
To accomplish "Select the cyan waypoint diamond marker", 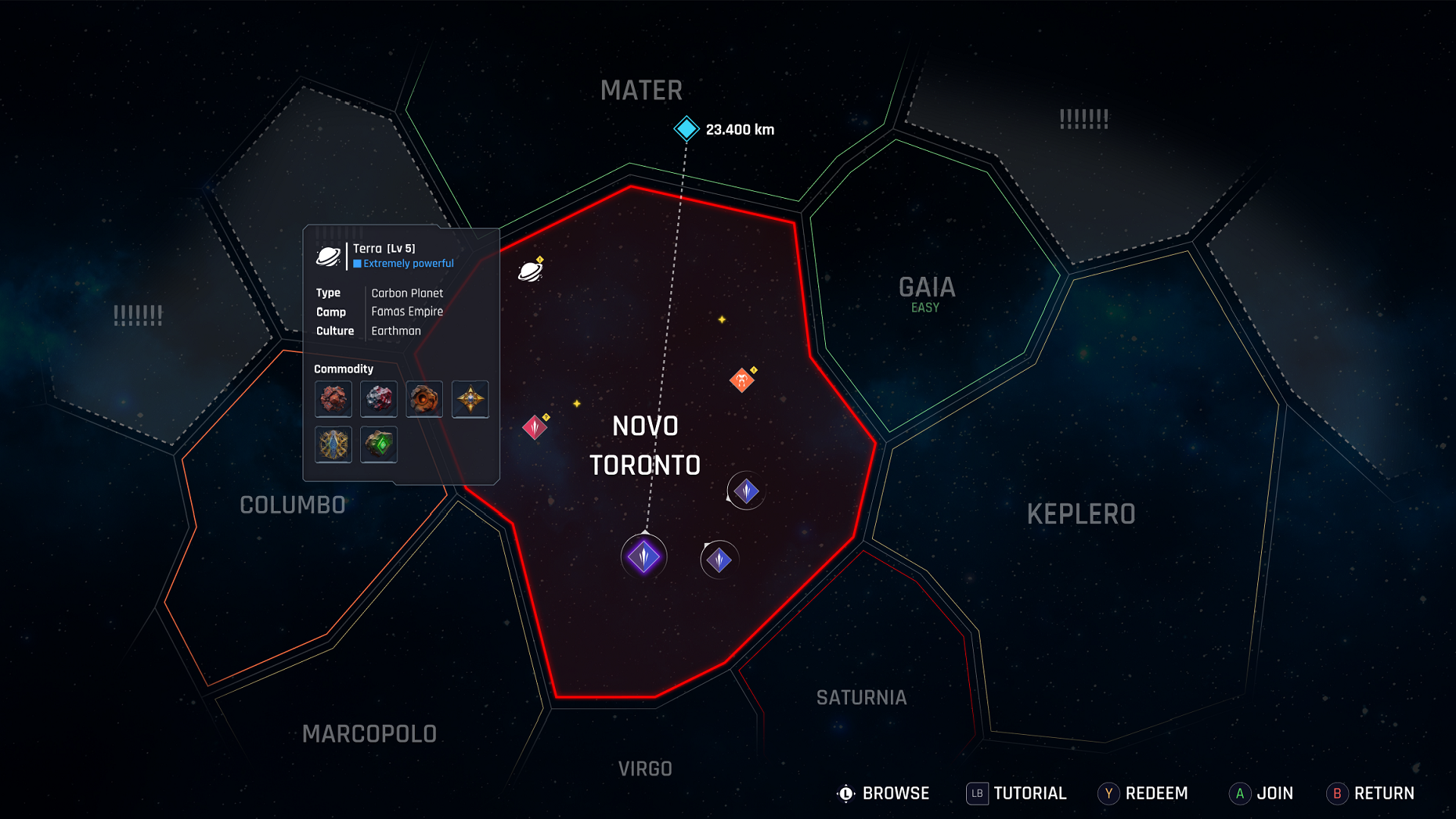I will pyautogui.click(x=686, y=129).
